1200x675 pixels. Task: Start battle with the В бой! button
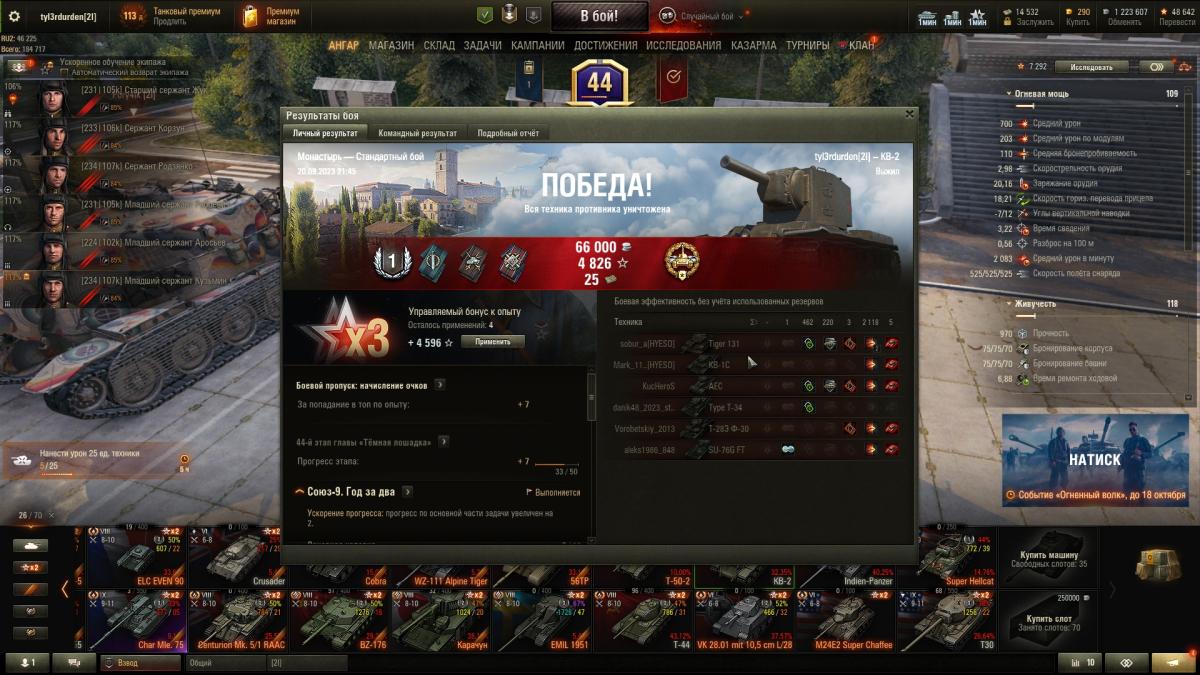pyautogui.click(x=599, y=15)
